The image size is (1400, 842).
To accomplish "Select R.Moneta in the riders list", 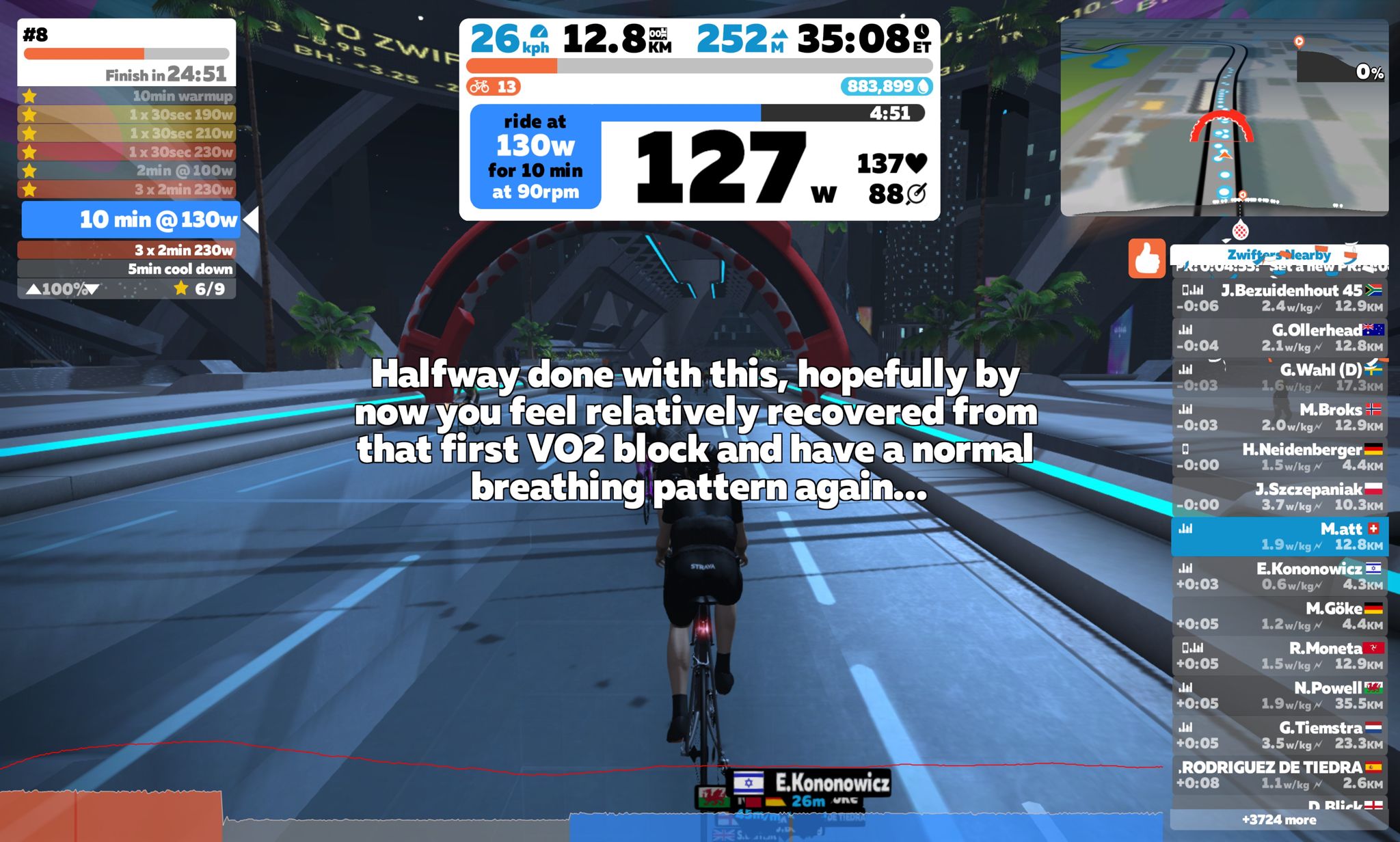I will click(x=1280, y=655).
